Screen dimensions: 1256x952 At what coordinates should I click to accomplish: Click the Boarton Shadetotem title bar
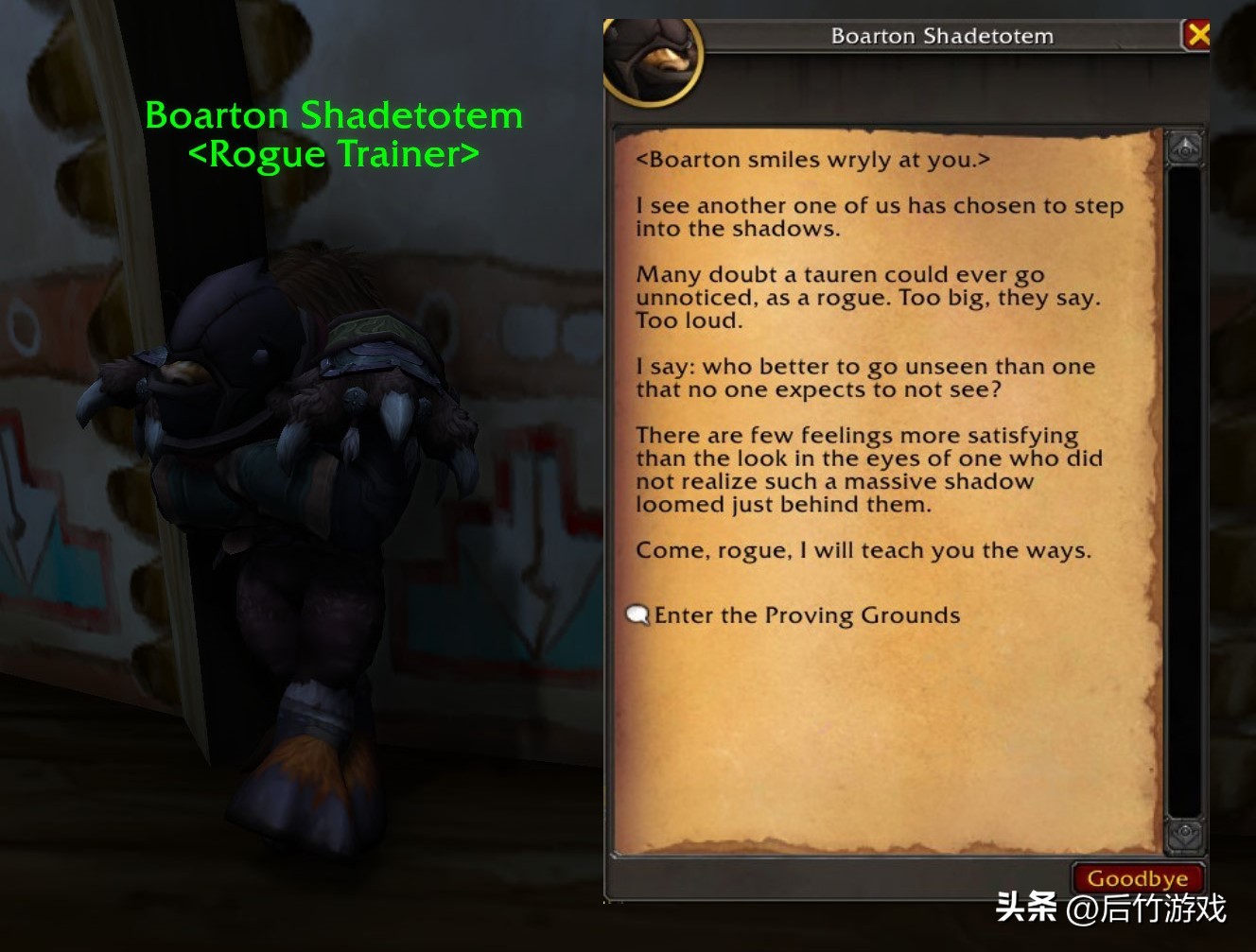(941, 35)
